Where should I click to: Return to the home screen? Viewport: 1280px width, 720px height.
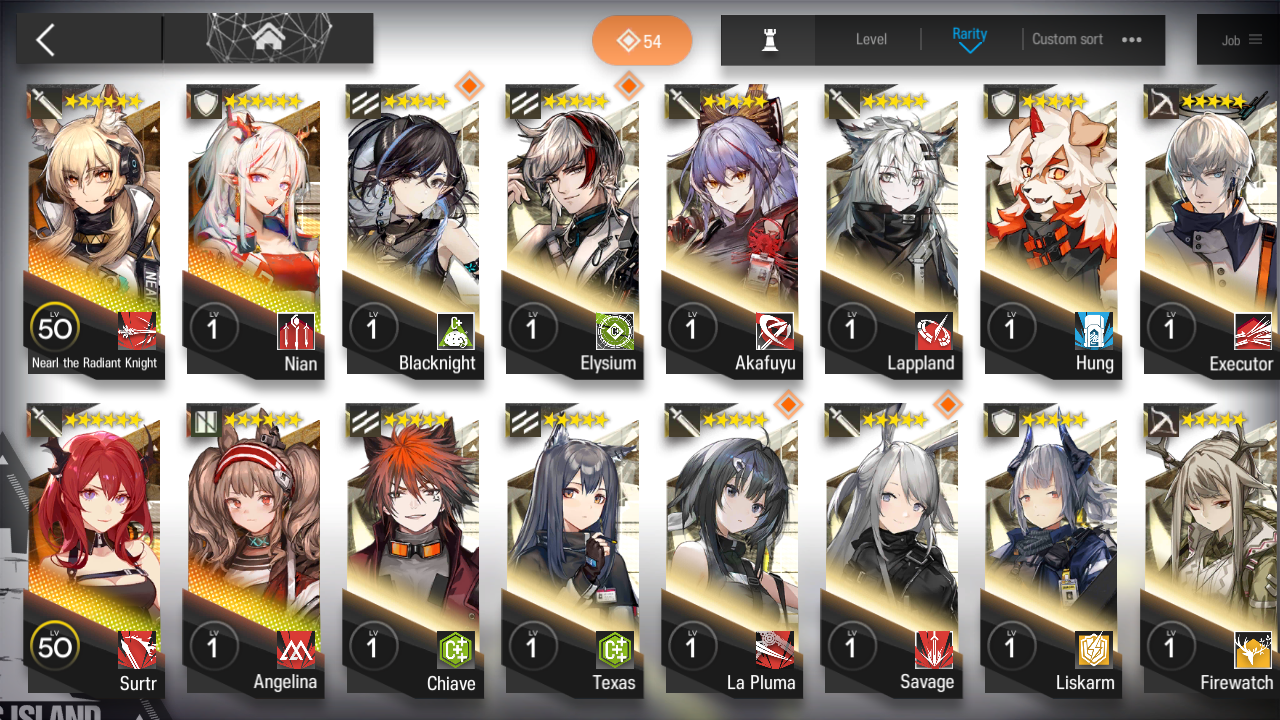(x=267, y=39)
